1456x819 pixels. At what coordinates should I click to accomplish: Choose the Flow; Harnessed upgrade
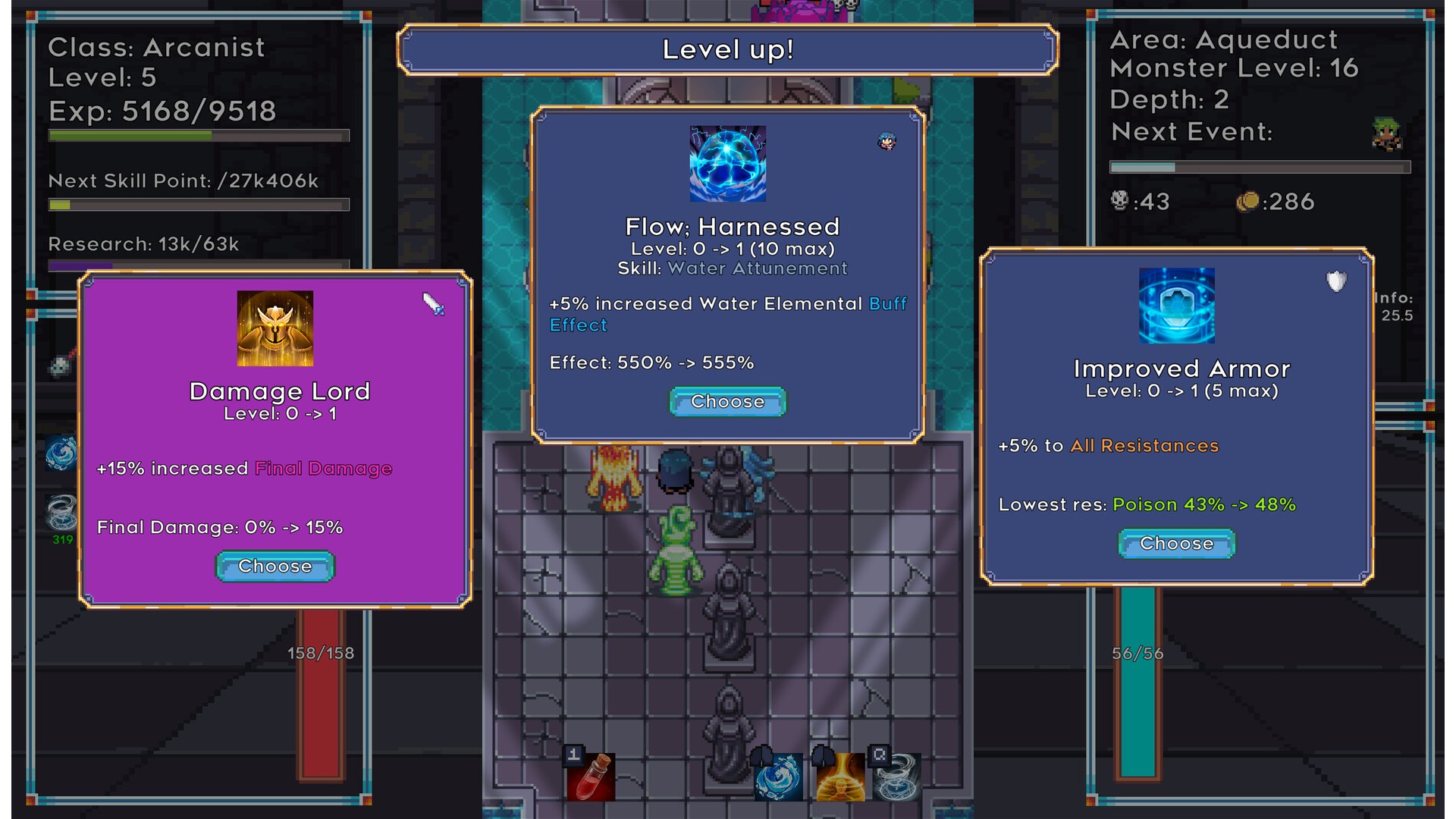727,402
